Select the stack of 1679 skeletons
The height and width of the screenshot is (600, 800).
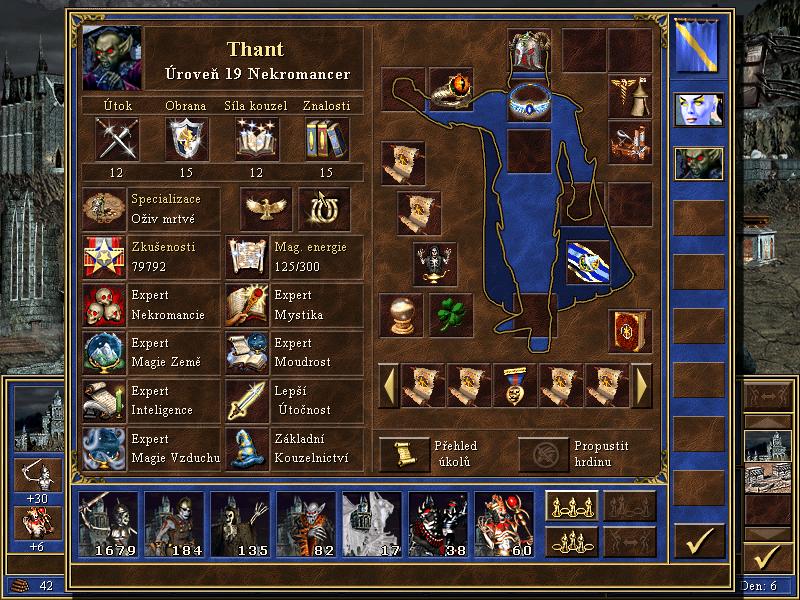[x=109, y=524]
